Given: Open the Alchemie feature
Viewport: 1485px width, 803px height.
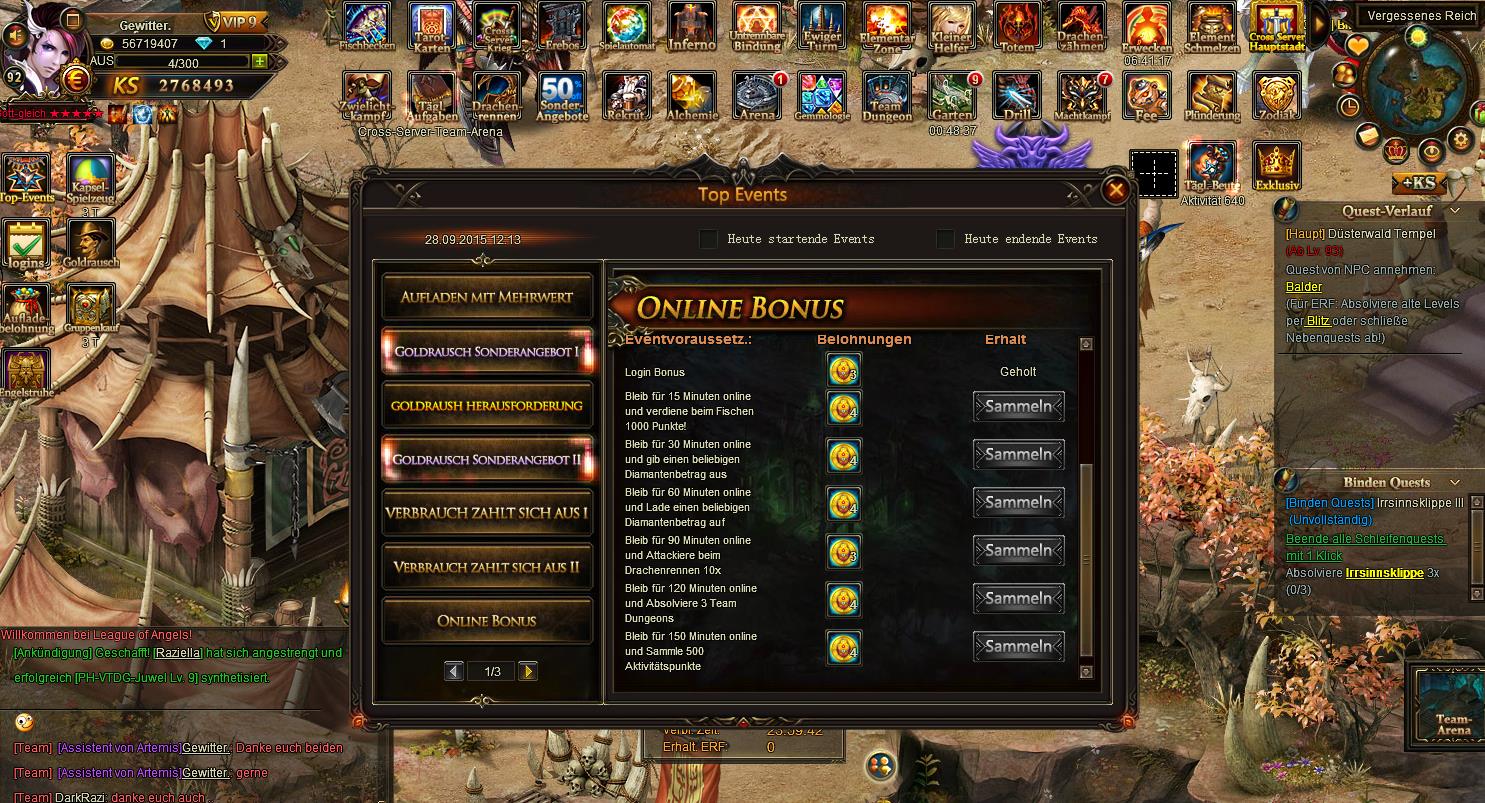Looking at the screenshot, I should [x=692, y=96].
